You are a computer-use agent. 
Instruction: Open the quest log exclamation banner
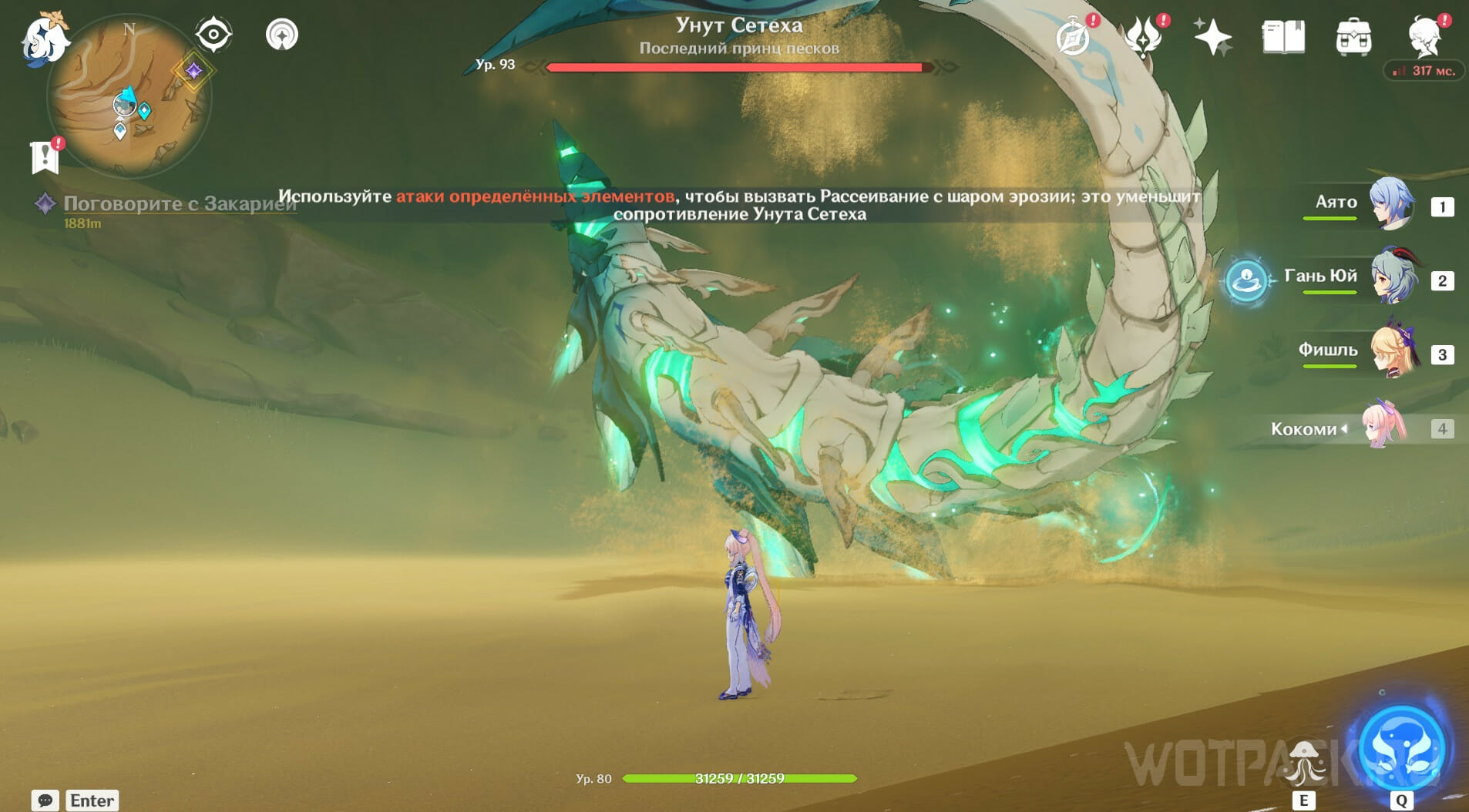pos(46,156)
